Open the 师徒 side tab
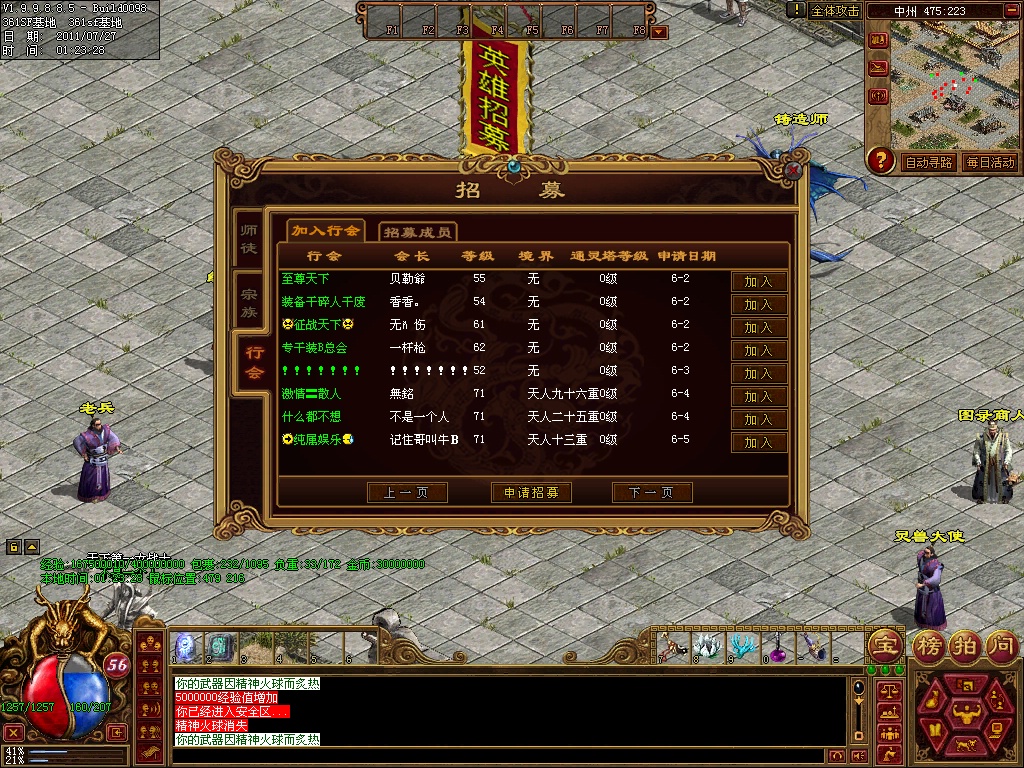This screenshot has height=768, width=1024. click(x=249, y=238)
